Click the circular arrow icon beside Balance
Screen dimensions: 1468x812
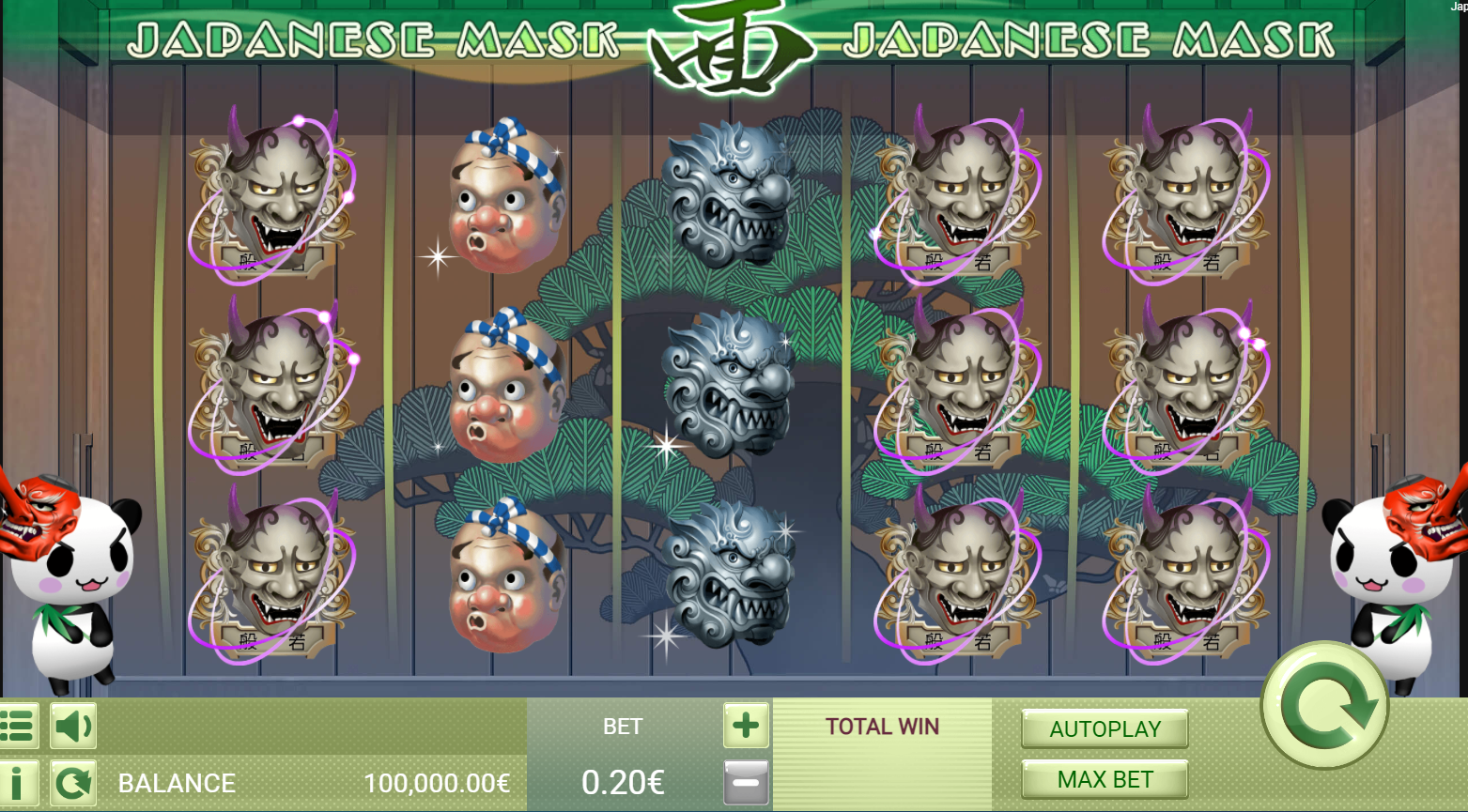pyautogui.click(x=72, y=783)
